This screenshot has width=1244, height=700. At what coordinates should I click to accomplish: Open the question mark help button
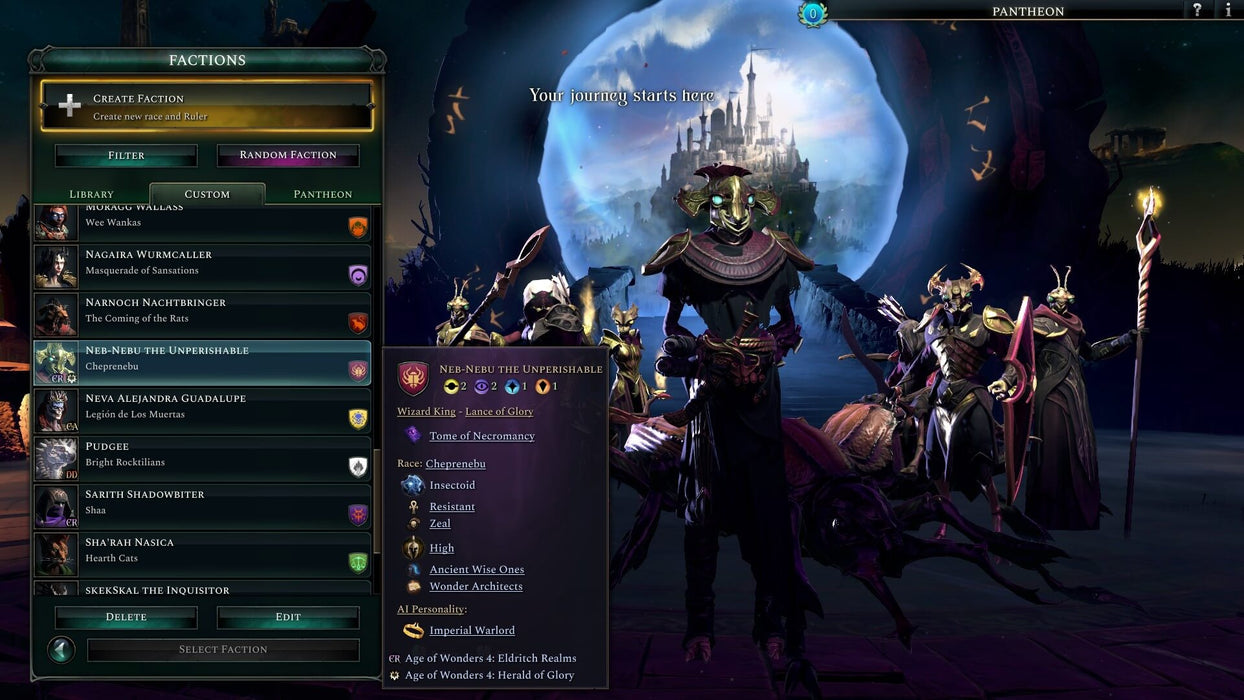coord(1197,10)
